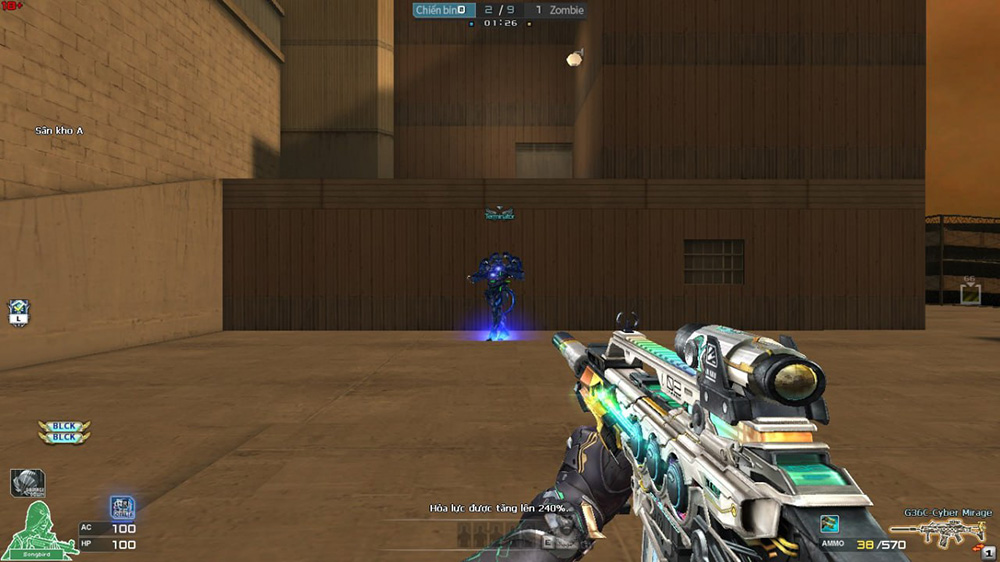Click the shield badge marked L
1000x562 pixels.
(x=18, y=312)
